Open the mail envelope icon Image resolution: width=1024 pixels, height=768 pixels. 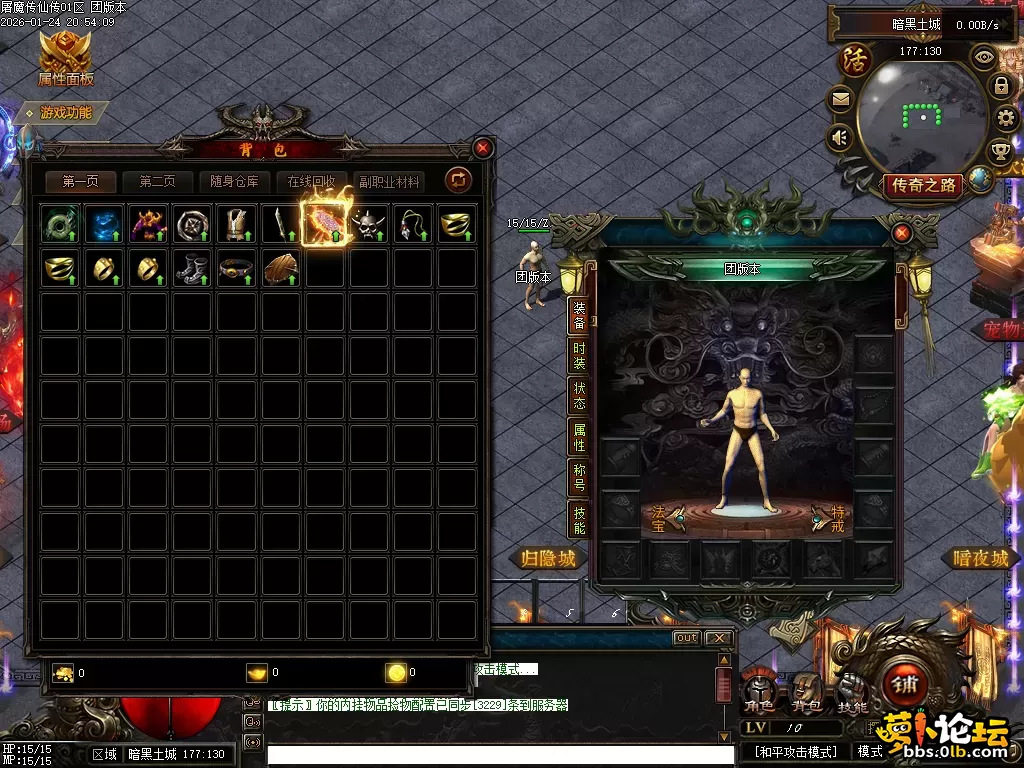click(840, 99)
